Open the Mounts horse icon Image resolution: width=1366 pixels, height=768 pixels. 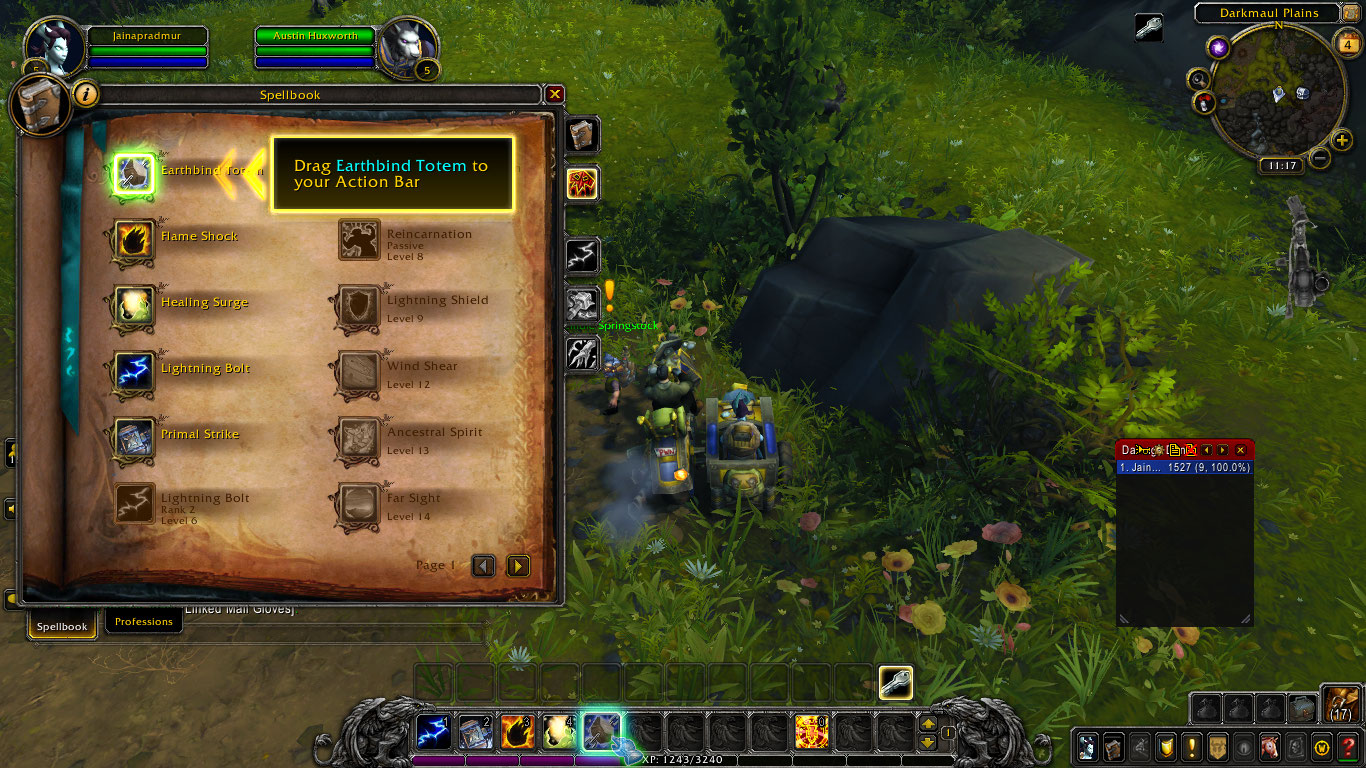coord(1271,747)
